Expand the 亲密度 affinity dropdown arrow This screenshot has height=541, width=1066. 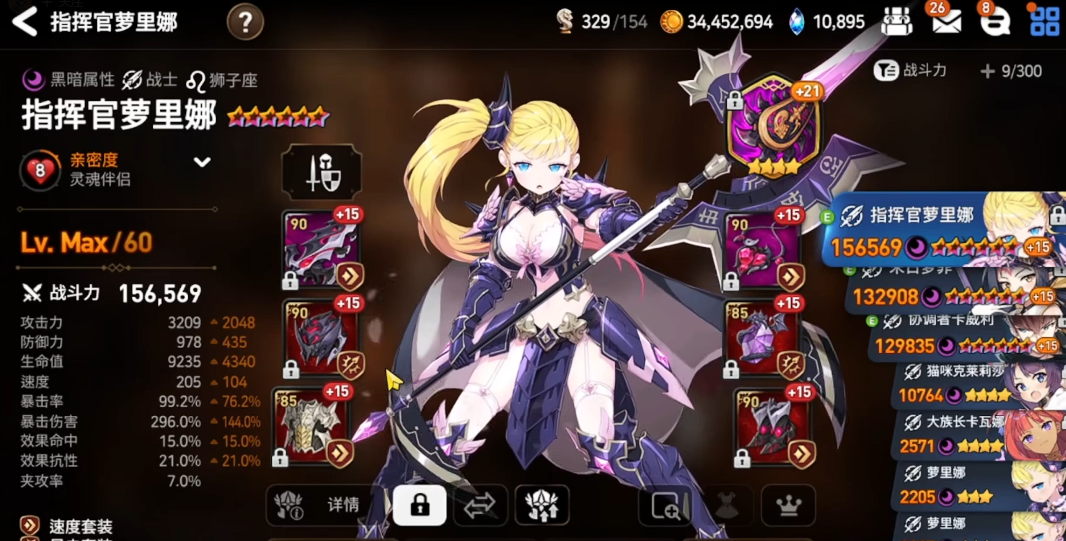(202, 162)
